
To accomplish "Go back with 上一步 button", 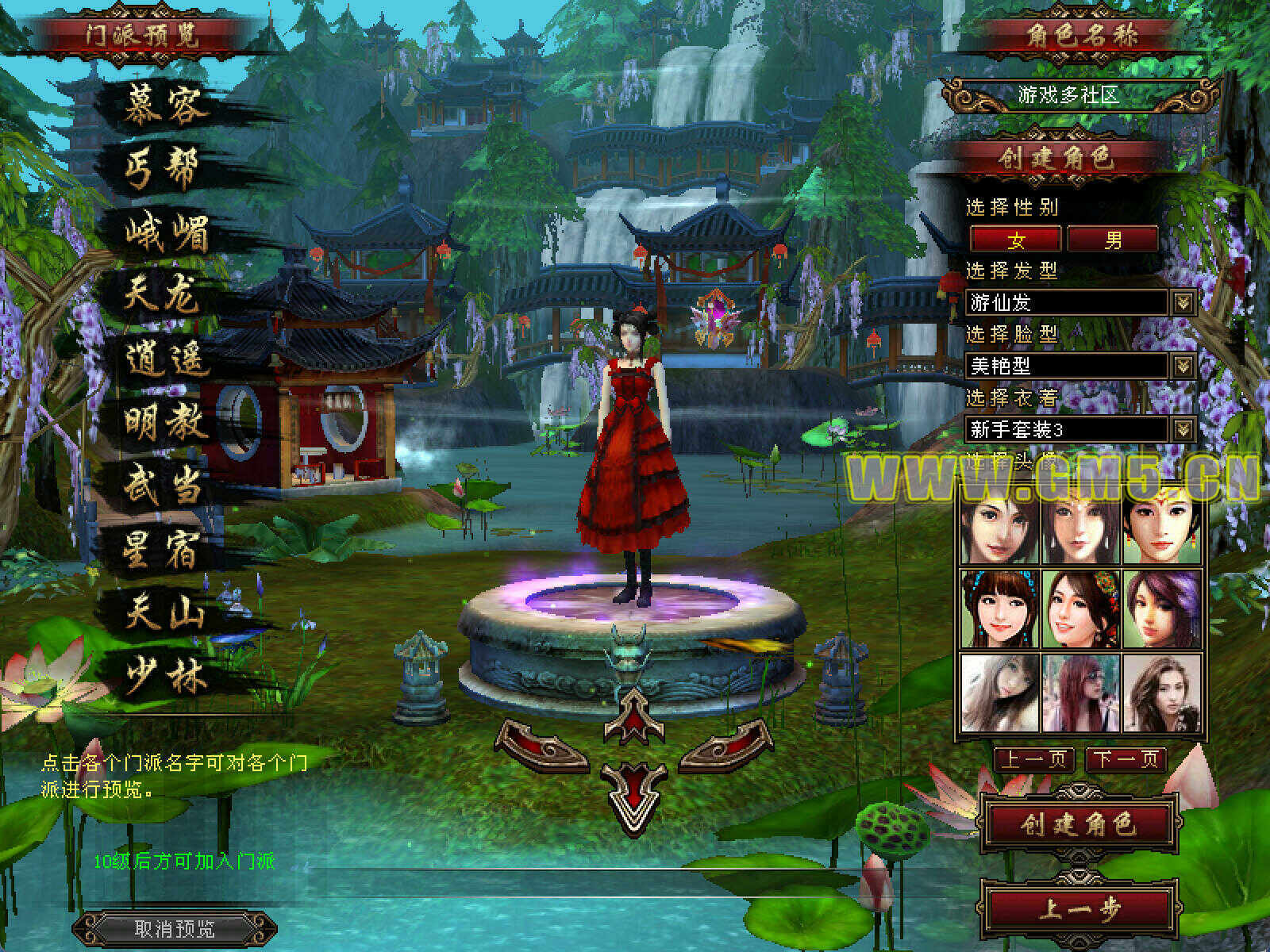I will [x=1078, y=908].
